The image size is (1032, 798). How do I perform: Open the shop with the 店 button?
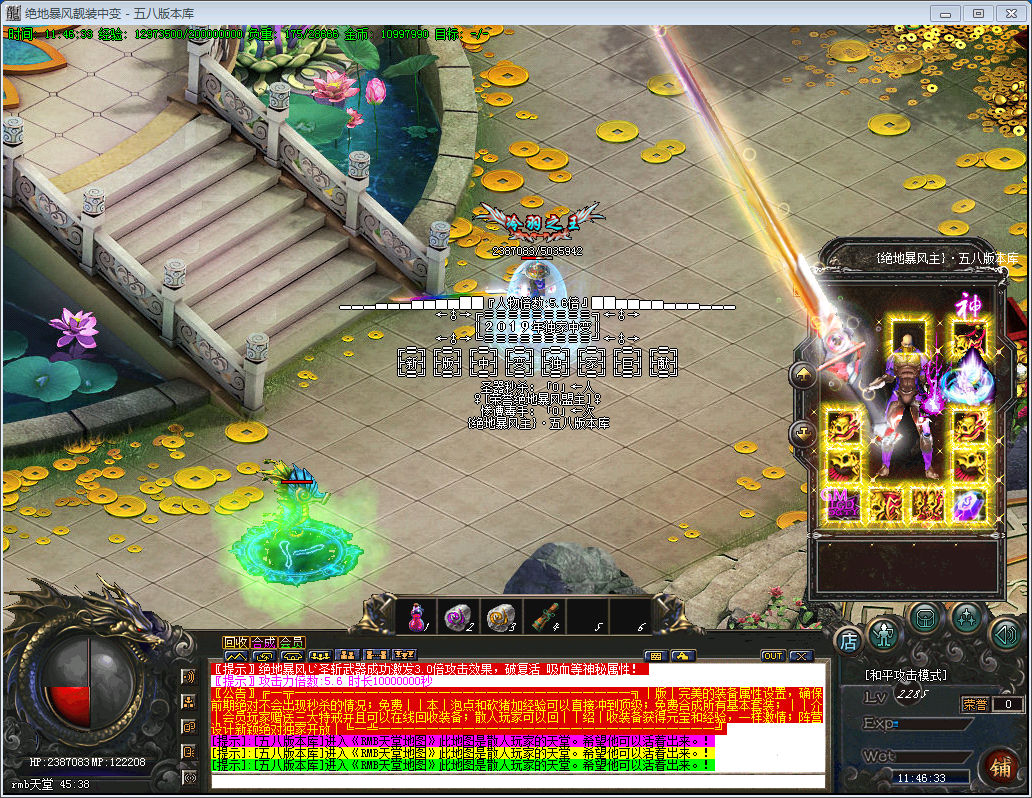tap(848, 640)
